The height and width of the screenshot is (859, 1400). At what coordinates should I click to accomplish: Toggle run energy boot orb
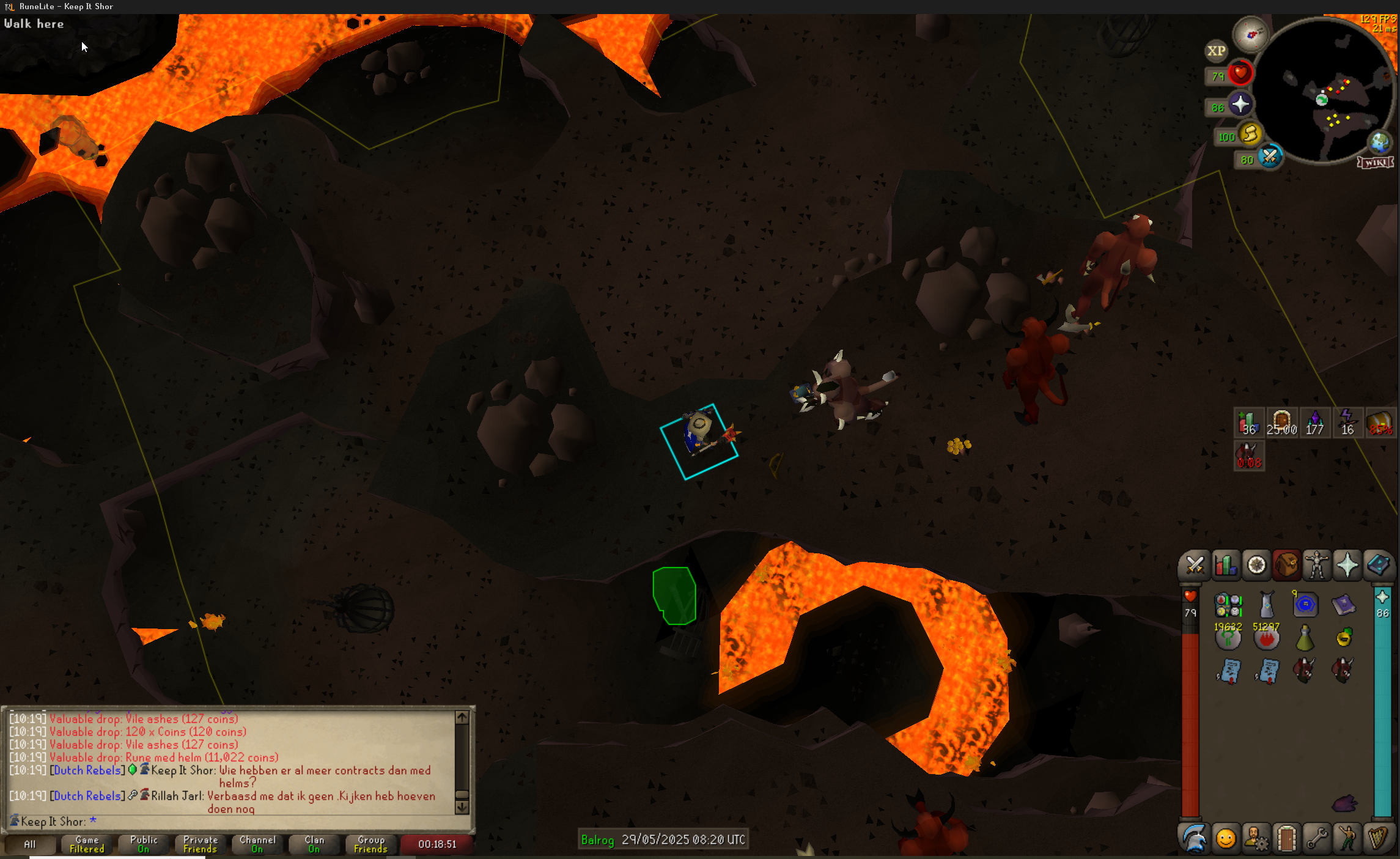pos(1250,133)
